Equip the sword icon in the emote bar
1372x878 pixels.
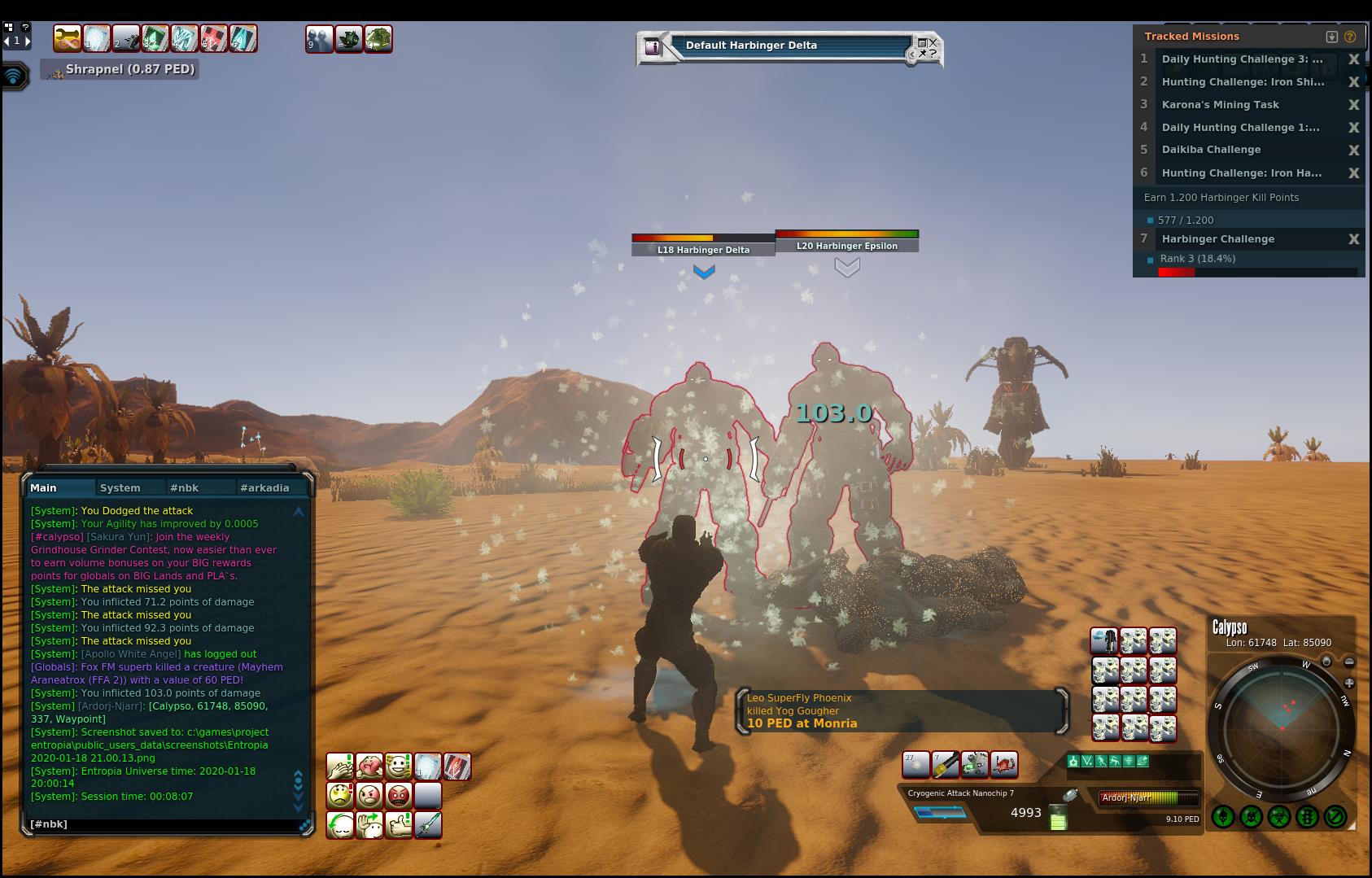[x=428, y=825]
